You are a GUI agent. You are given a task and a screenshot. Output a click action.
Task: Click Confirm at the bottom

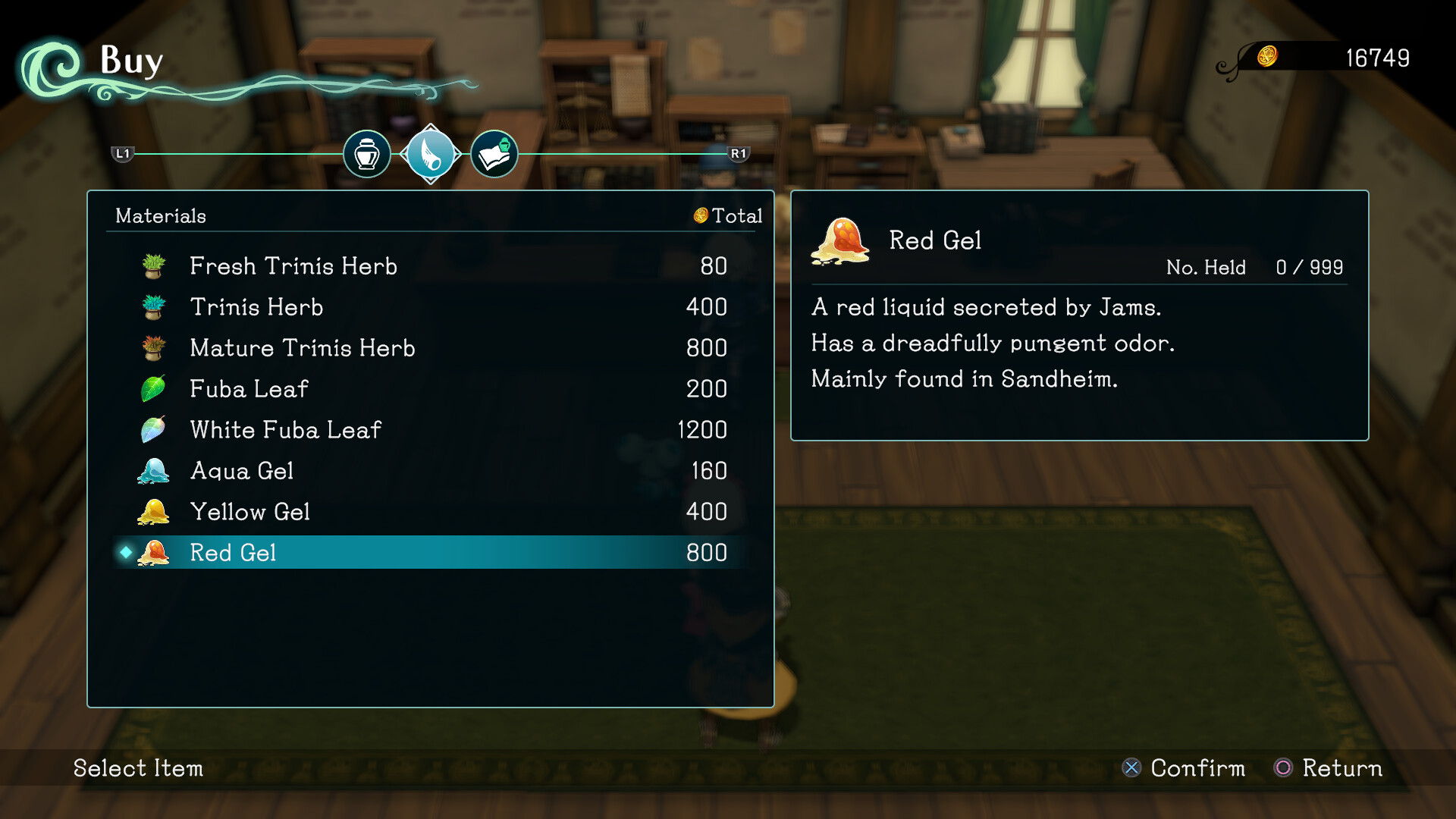(x=1197, y=768)
